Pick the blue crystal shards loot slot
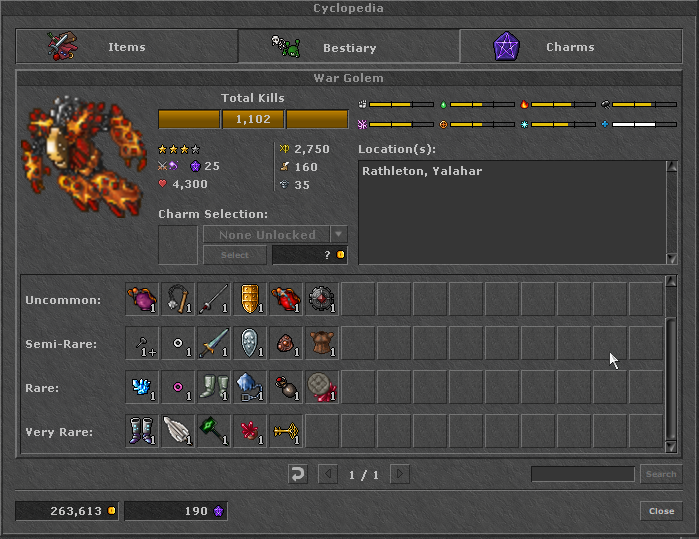Screen dimensions: 699x539 (x=142, y=388)
